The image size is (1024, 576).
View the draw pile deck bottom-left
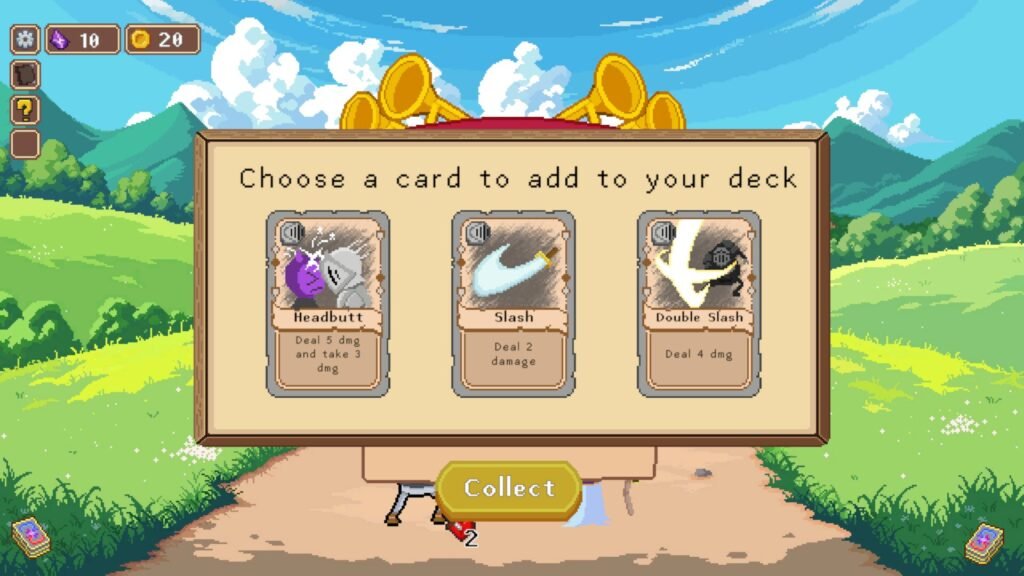click(x=31, y=538)
